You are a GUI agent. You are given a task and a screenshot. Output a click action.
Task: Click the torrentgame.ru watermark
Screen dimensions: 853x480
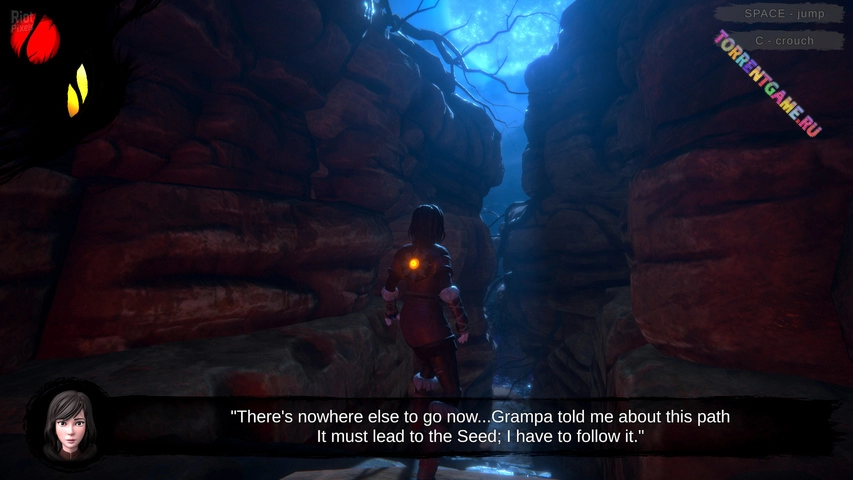767,84
